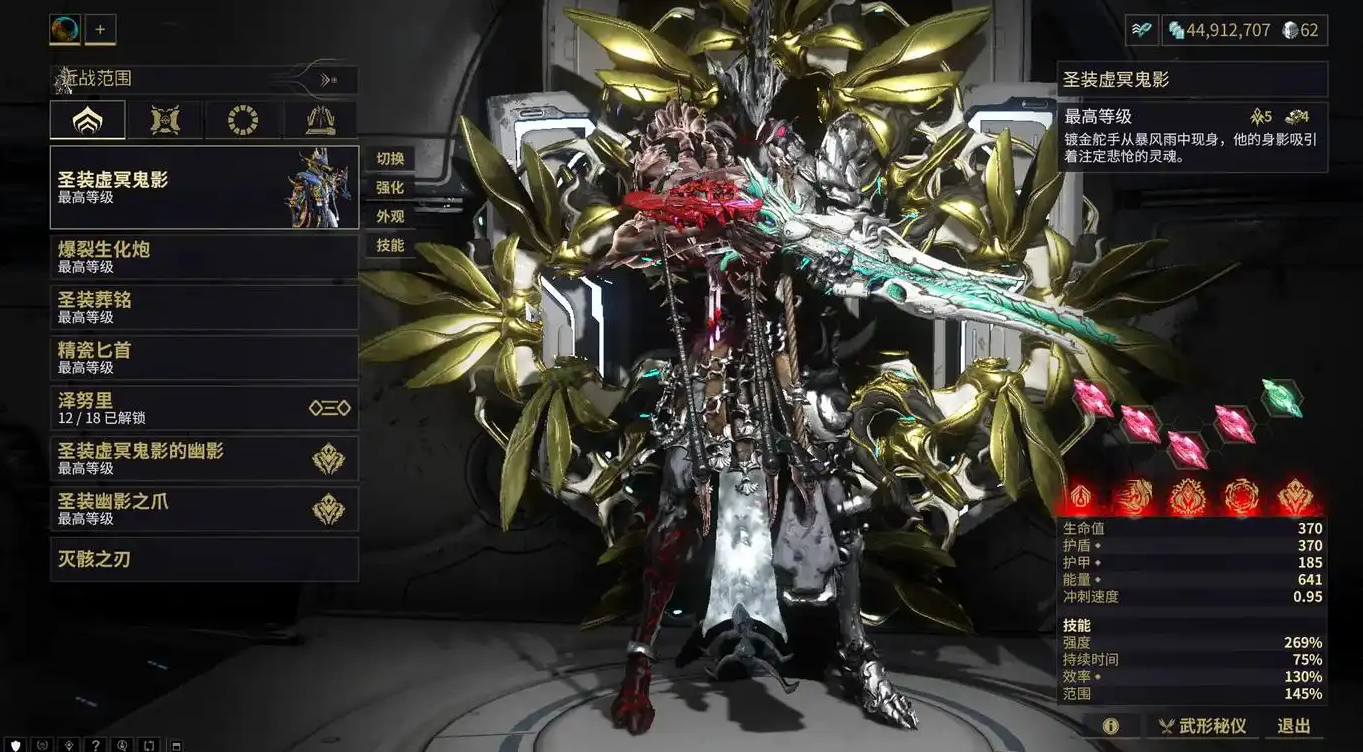Show the 技能 abilities screen
1363x752 pixels.
click(390, 246)
